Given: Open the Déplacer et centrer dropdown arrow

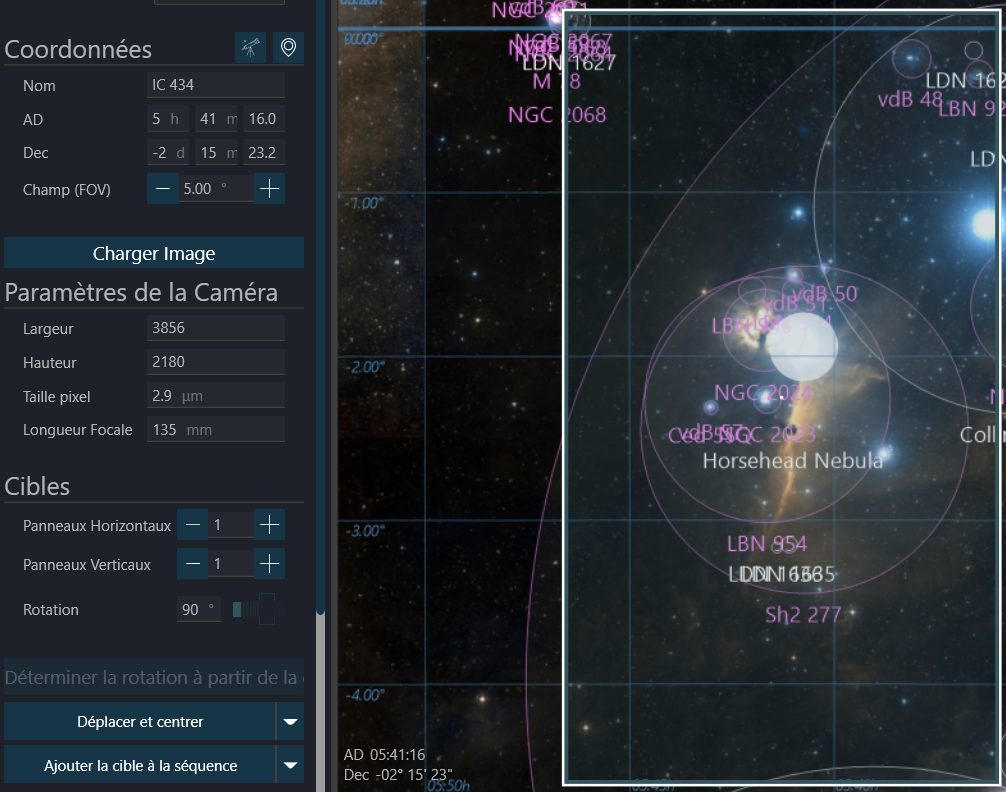Looking at the screenshot, I should (x=290, y=721).
